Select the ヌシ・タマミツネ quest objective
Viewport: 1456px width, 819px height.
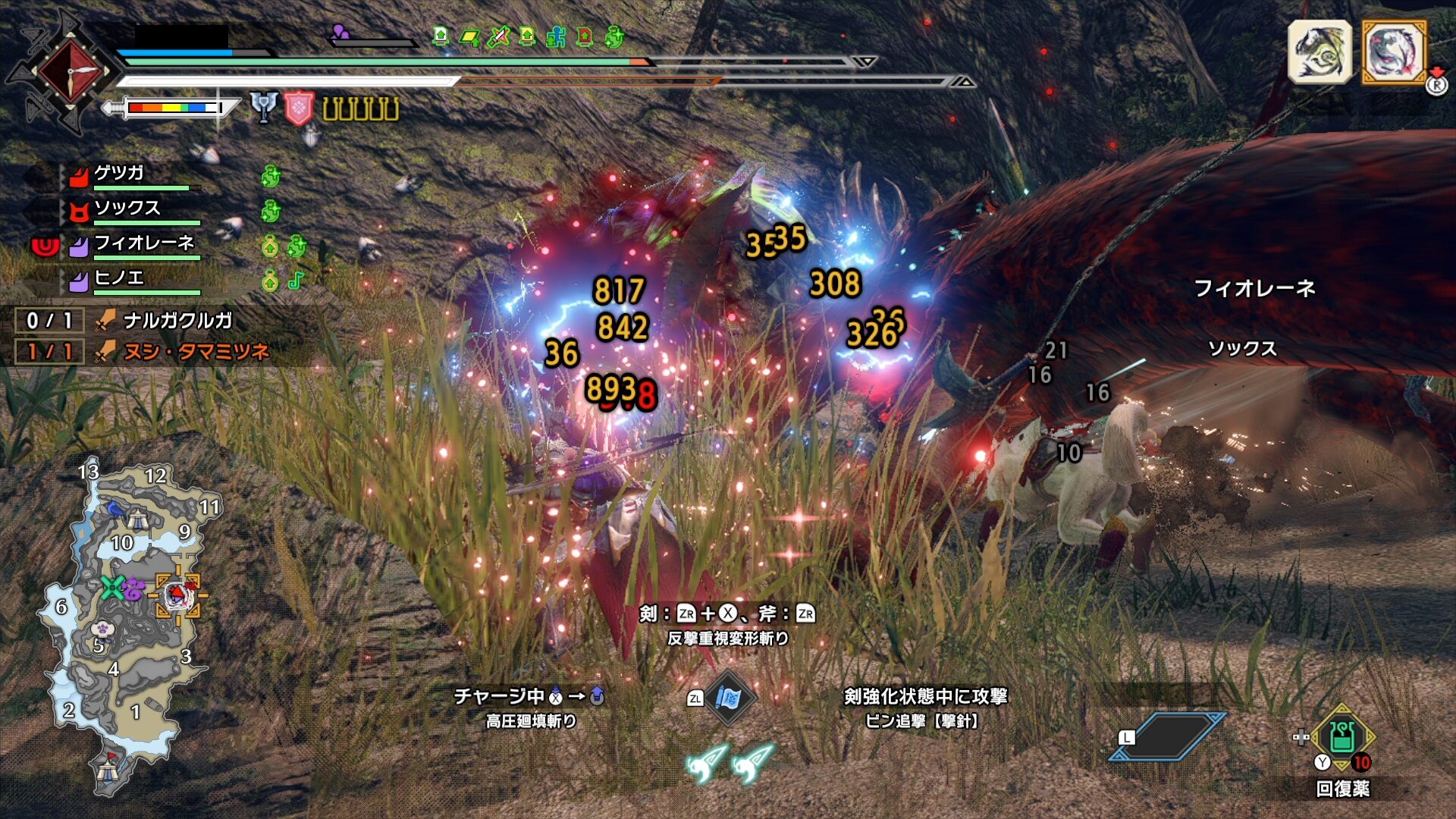pos(196,352)
